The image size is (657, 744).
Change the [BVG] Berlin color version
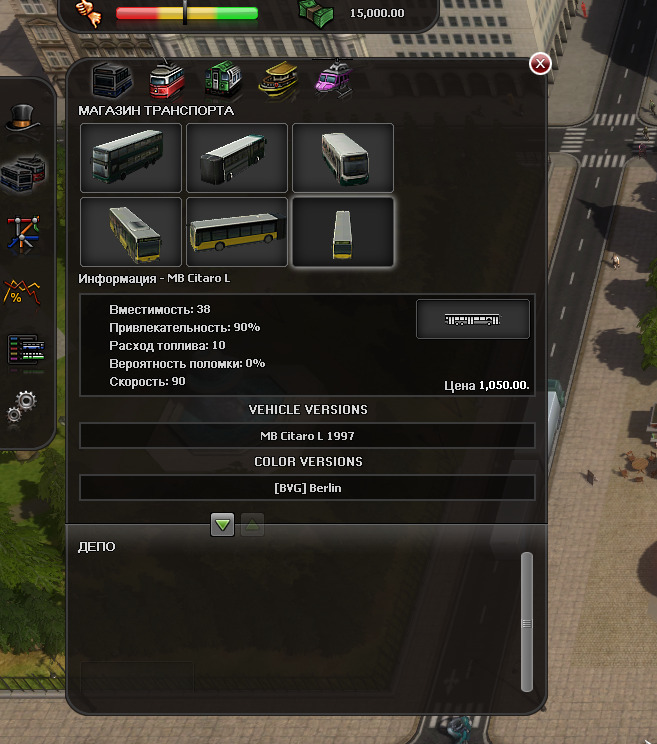click(x=307, y=488)
